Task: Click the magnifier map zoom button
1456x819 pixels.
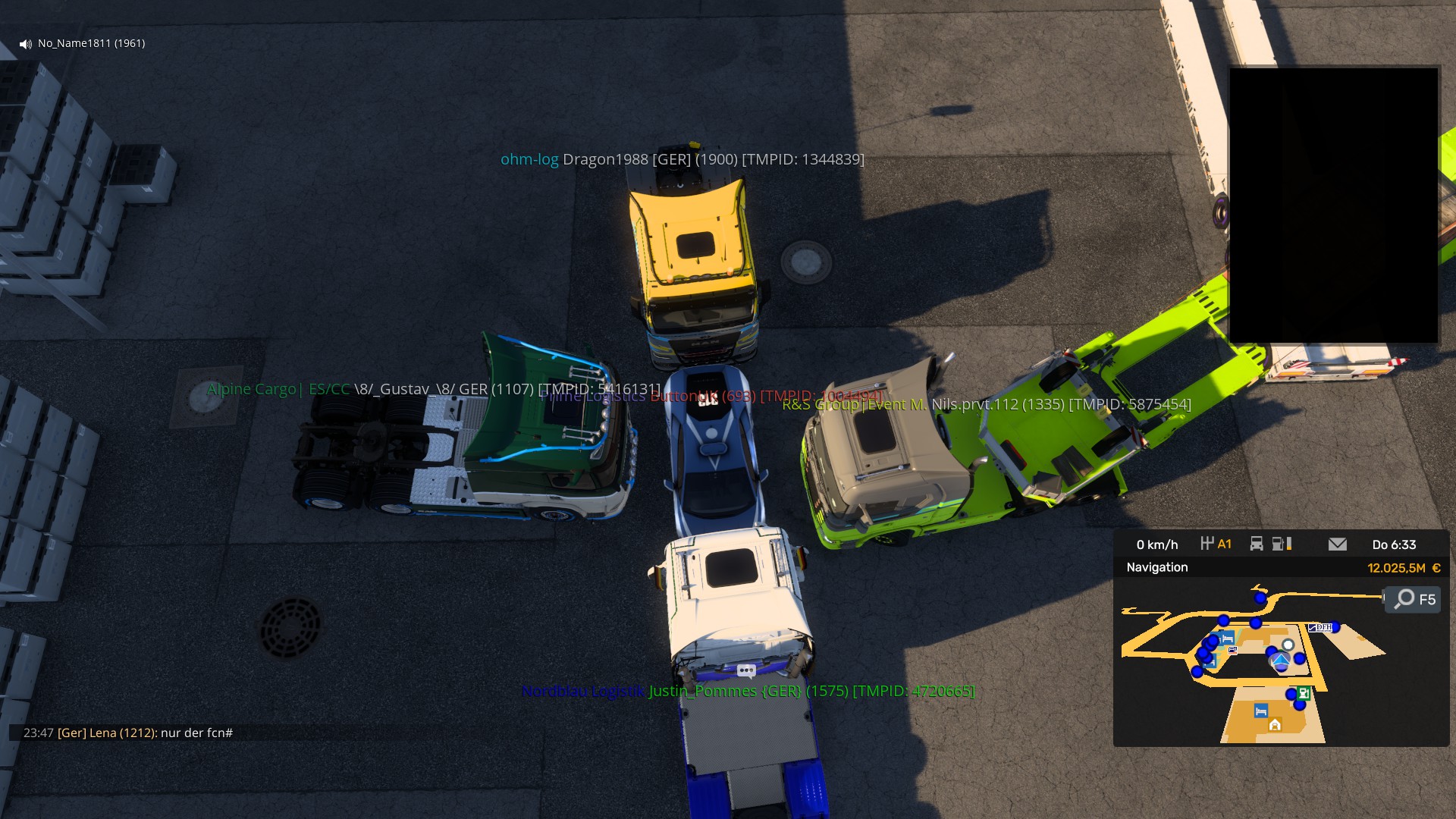Action: point(1414,599)
